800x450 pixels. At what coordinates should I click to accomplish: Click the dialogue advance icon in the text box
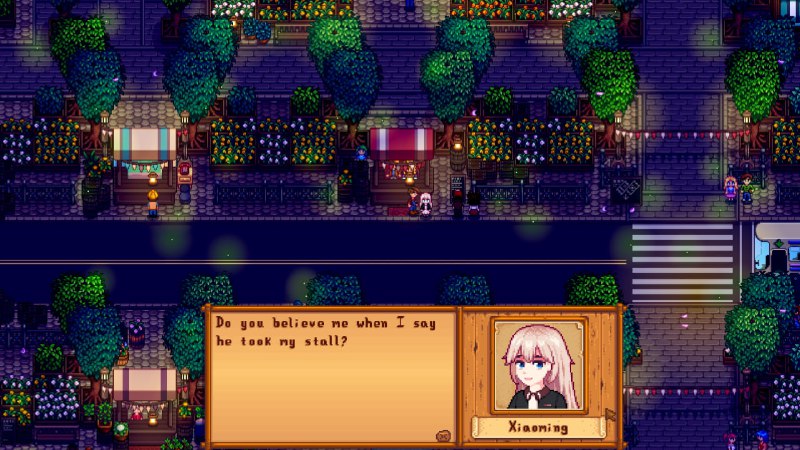tap(442, 435)
